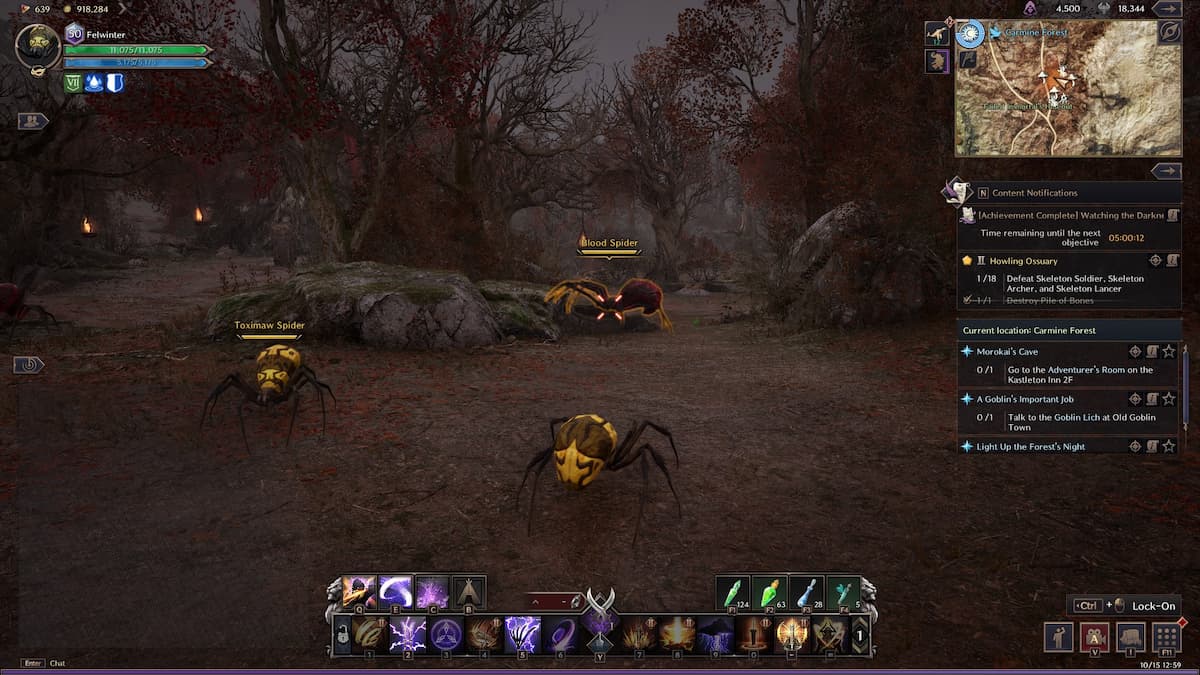The height and width of the screenshot is (675, 1200).
Task: Toggle the hotbar padlock icon
Action: click(x=342, y=634)
